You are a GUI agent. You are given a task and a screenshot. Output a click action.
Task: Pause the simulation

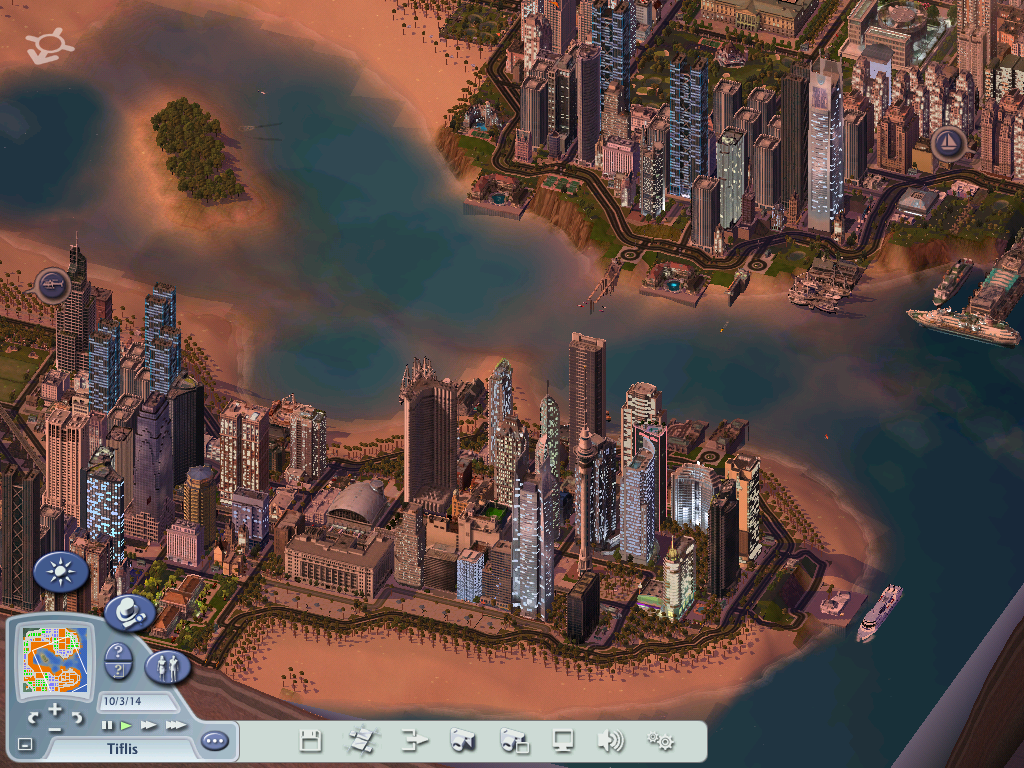point(107,725)
